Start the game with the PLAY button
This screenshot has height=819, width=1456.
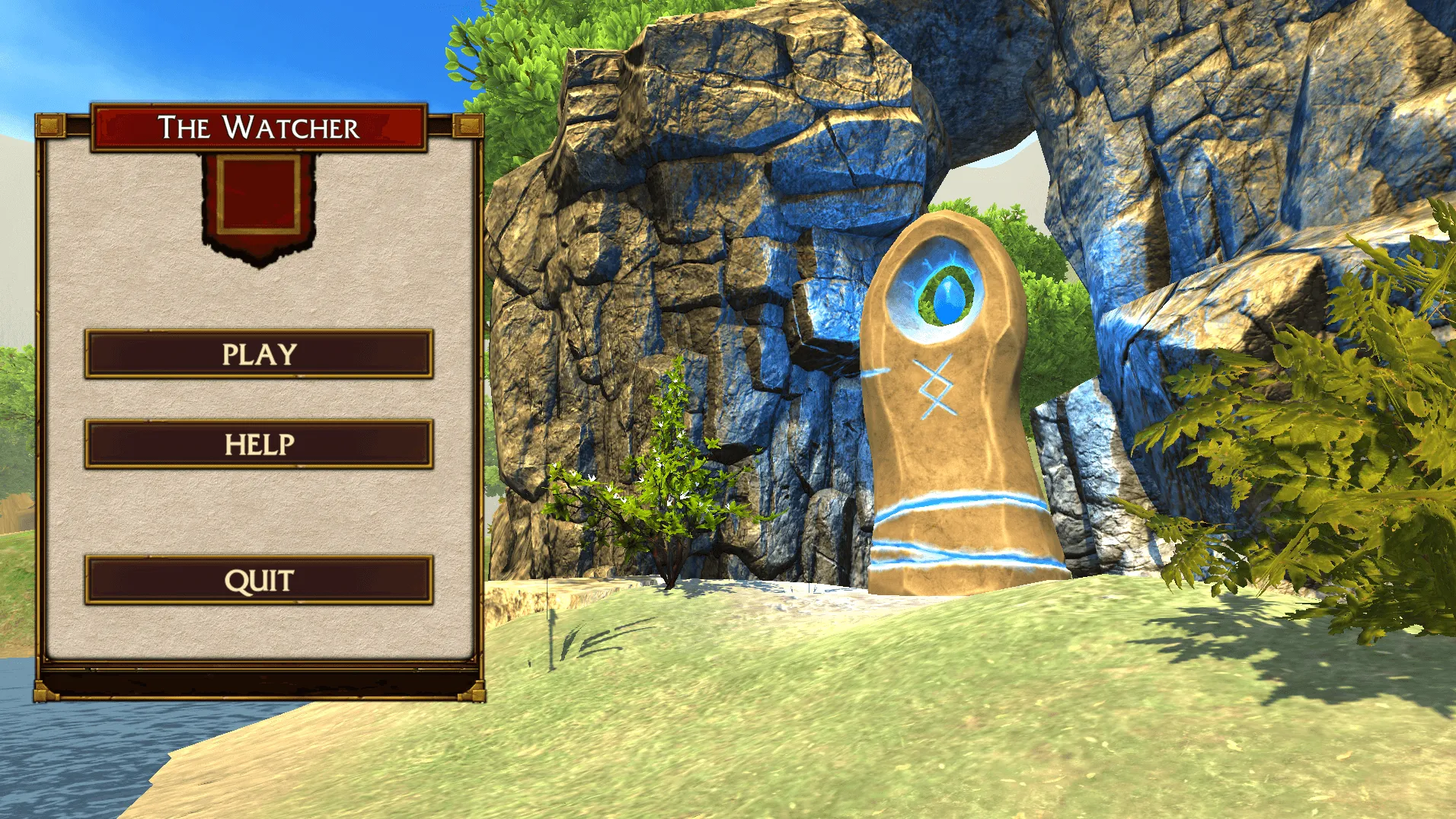[259, 354]
